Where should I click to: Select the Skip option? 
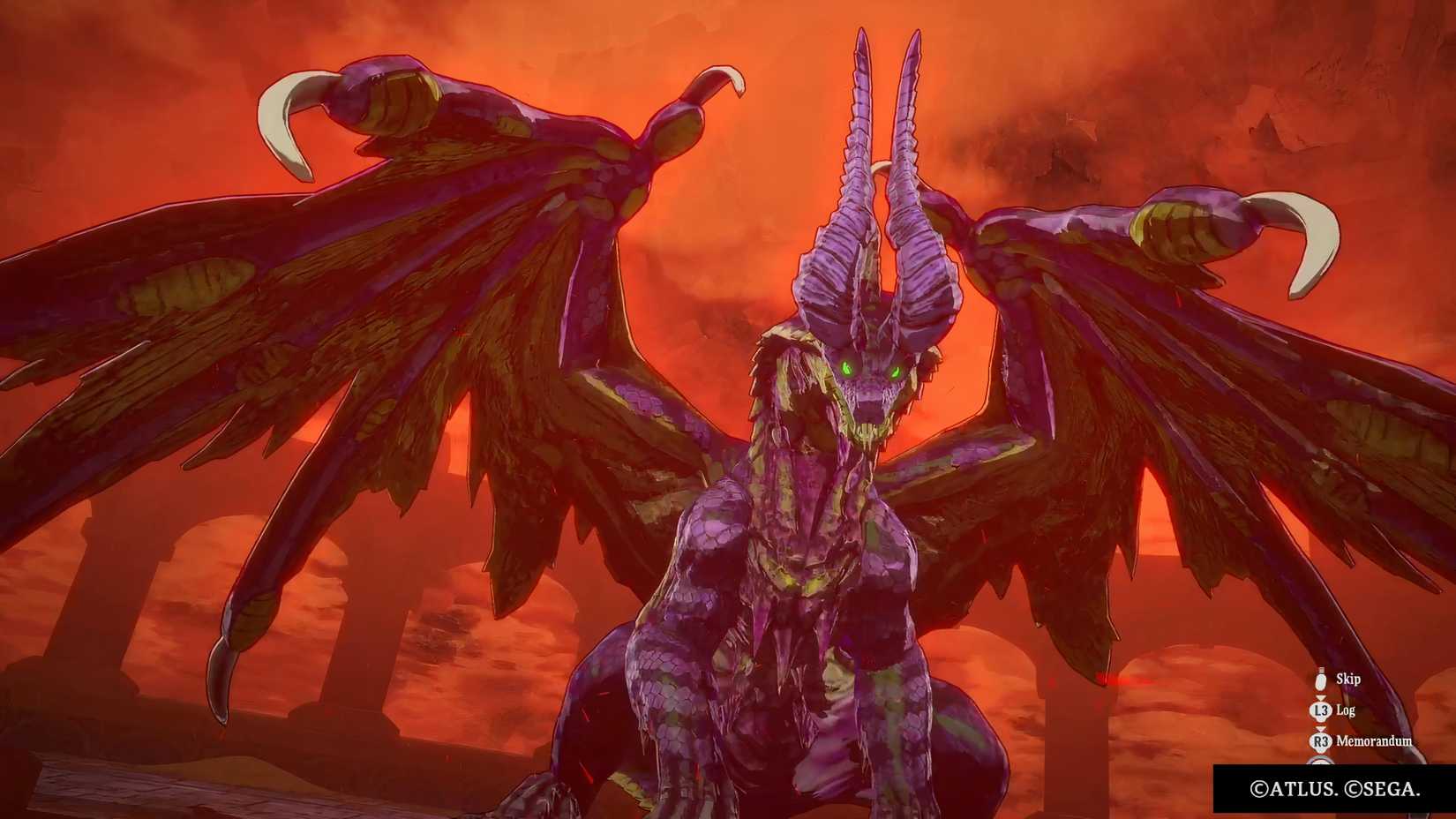1349,679
